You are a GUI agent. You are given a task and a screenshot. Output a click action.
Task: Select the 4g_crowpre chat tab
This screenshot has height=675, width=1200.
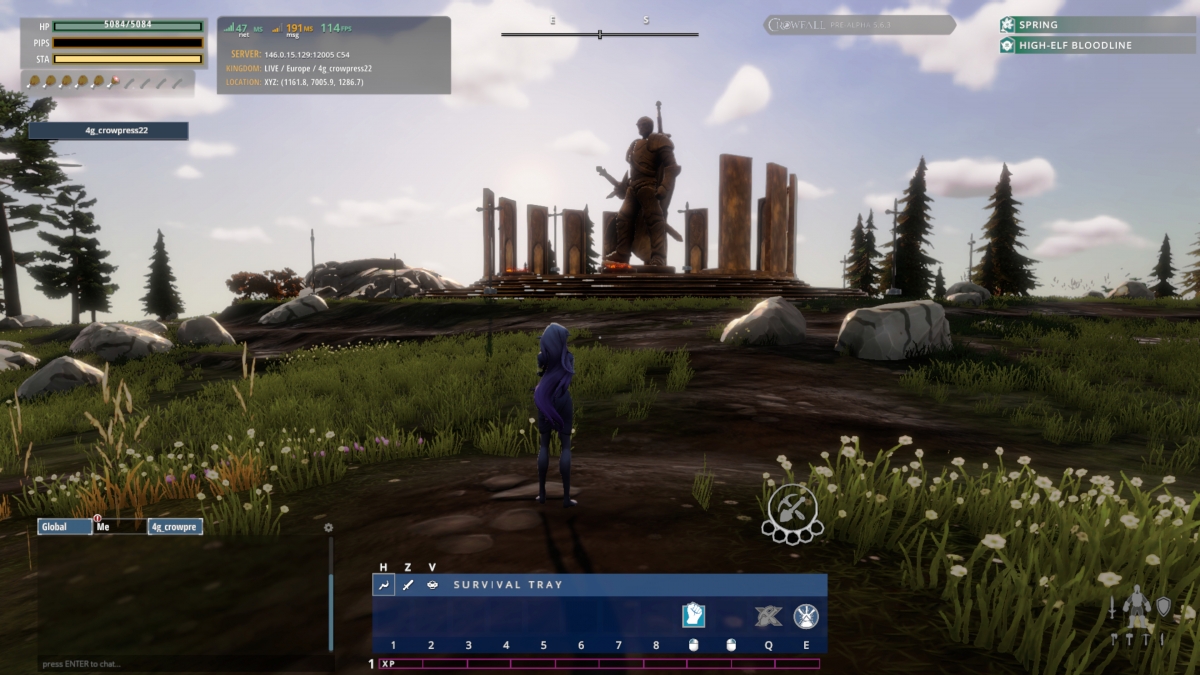point(175,526)
